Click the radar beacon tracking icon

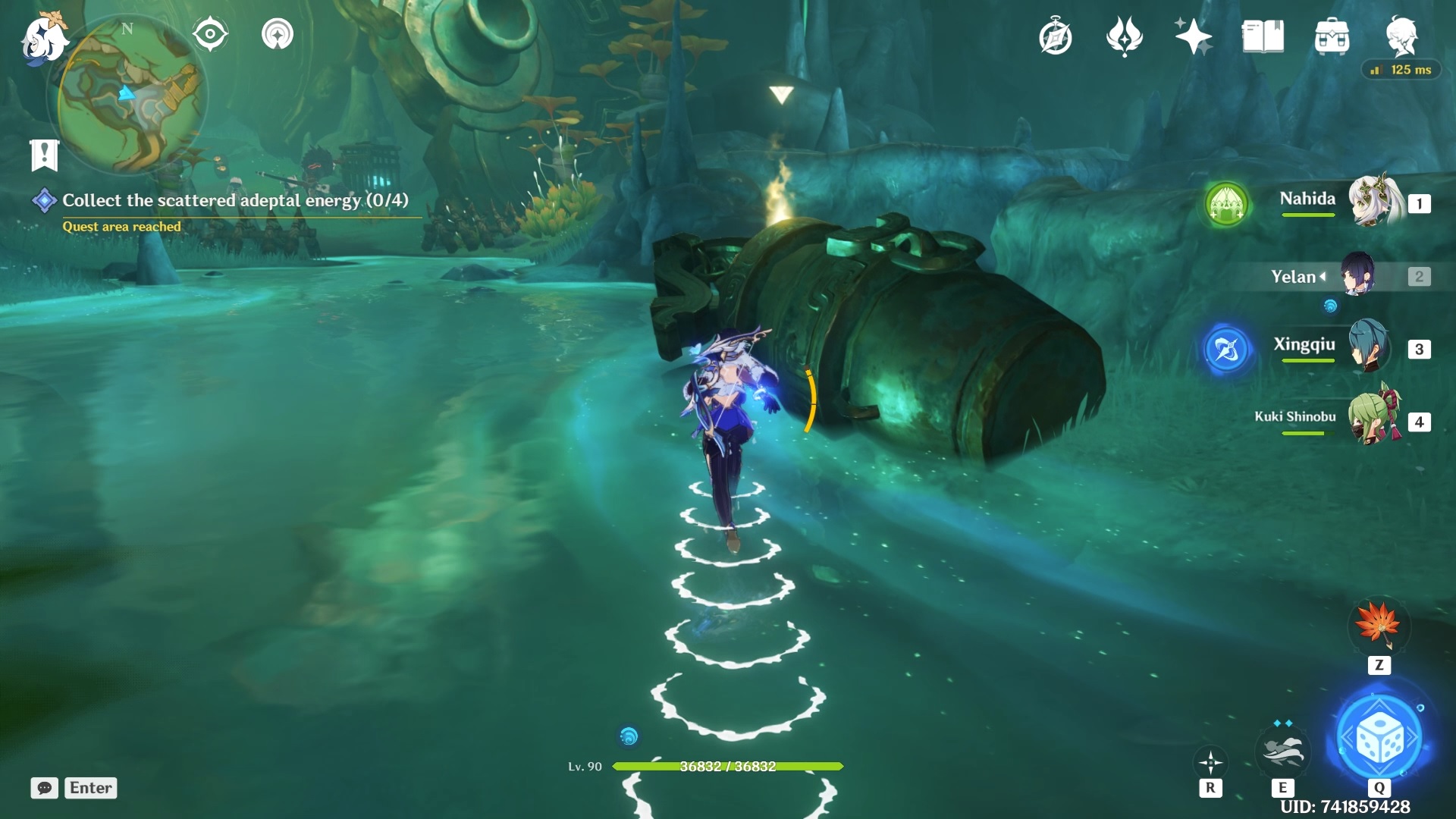(278, 33)
